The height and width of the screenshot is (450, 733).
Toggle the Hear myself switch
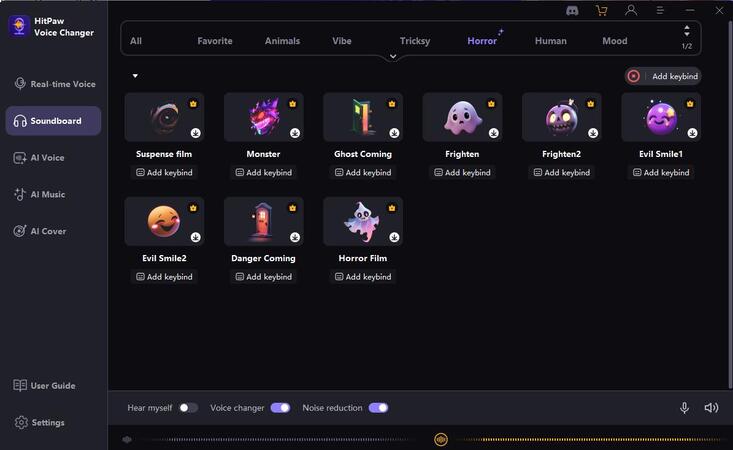click(188, 408)
